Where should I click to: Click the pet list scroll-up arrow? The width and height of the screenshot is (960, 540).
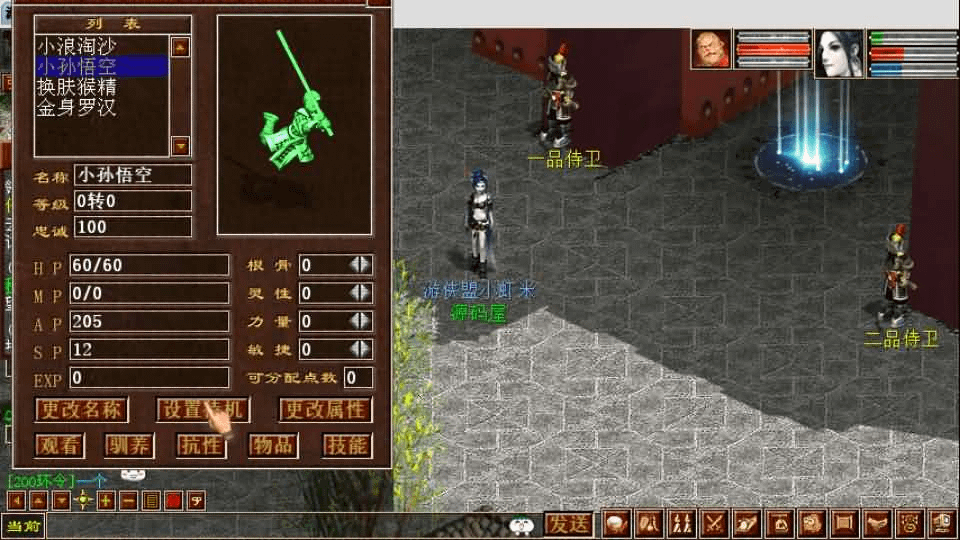point(180,46)
